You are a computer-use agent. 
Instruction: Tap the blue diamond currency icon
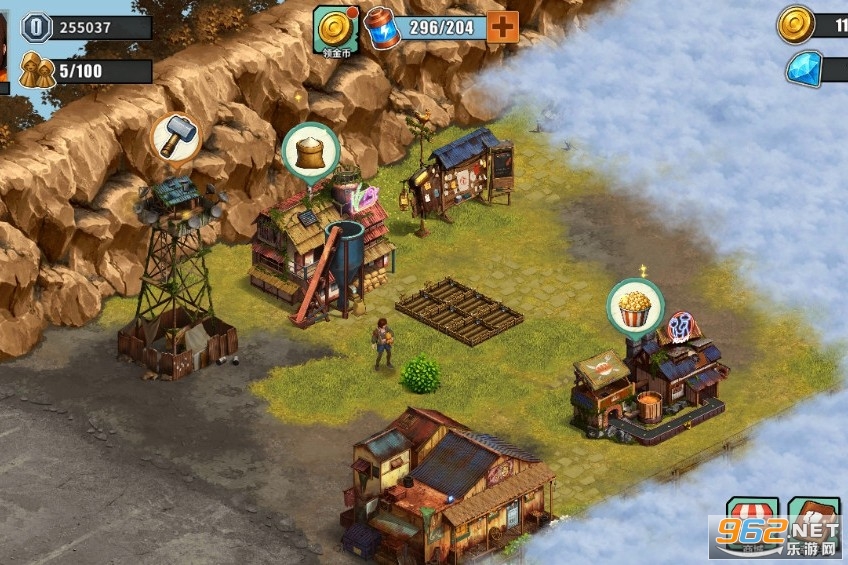(802, 68)
